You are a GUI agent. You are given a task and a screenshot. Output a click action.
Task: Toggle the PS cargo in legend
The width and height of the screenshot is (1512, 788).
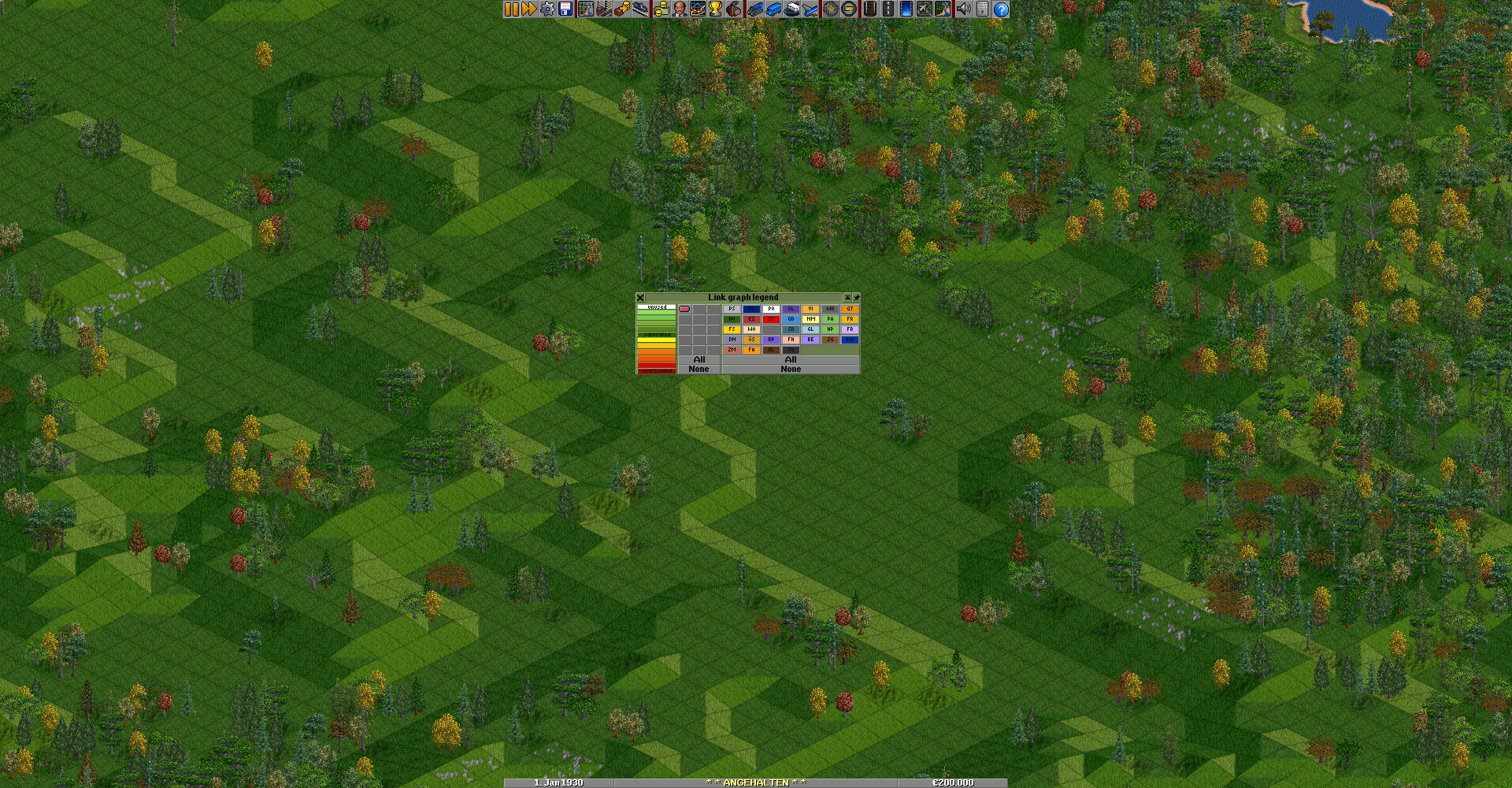732,309
